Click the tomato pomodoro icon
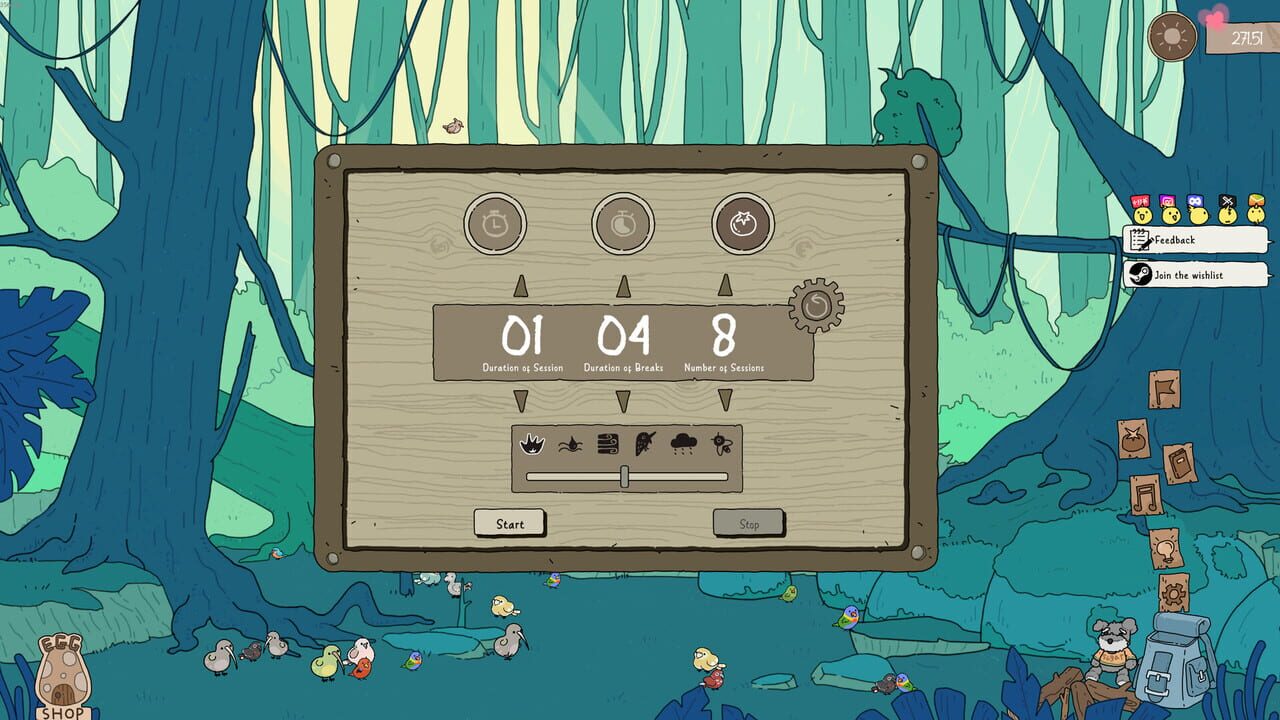Image resolution: width=1280 pixels, height=720 pixels. point(741,224)
